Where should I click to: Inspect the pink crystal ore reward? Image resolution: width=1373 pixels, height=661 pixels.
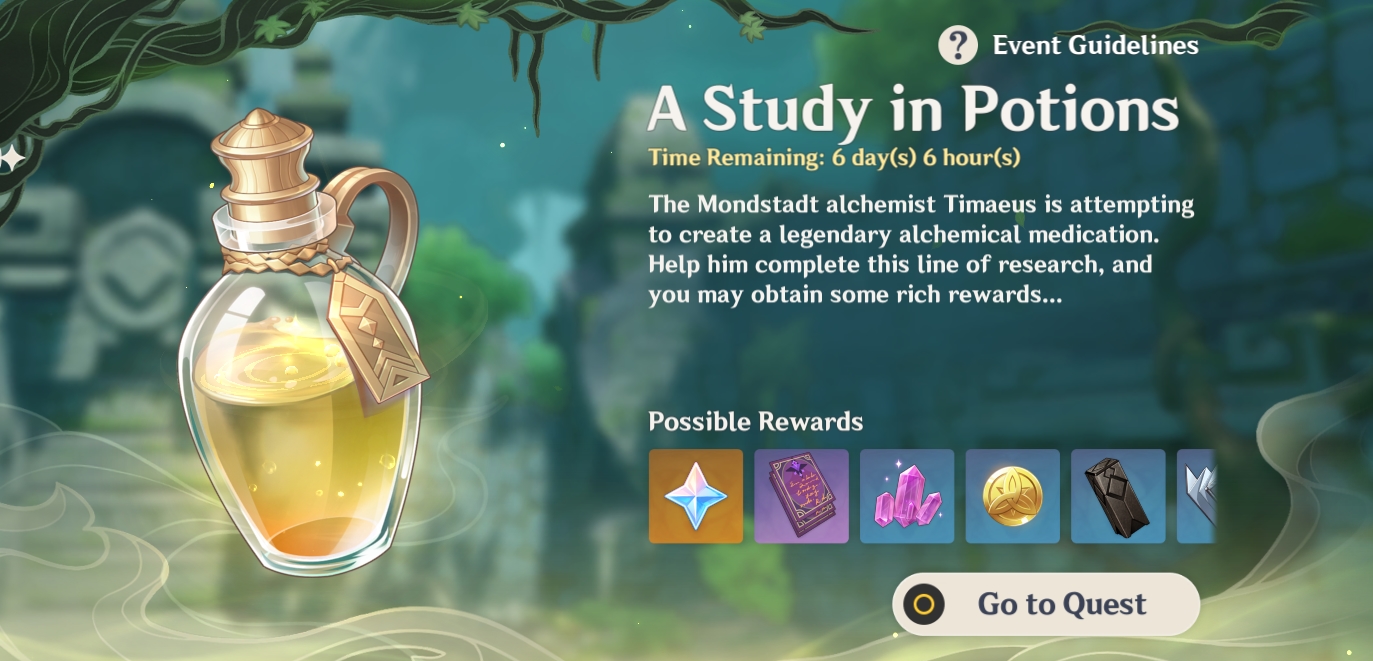(x=907, y=496)
